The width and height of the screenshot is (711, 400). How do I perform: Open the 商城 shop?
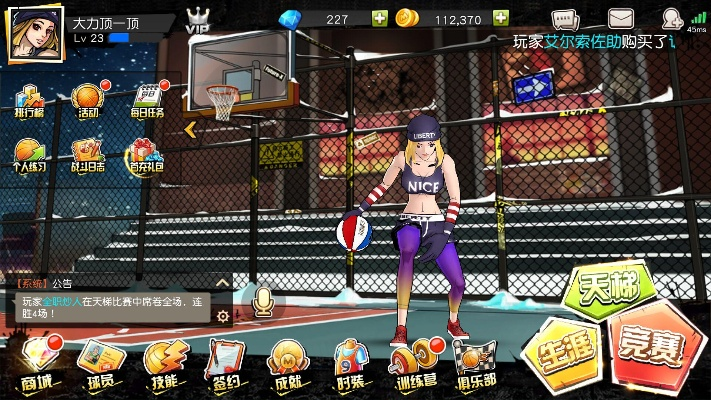tap(37, 363)
